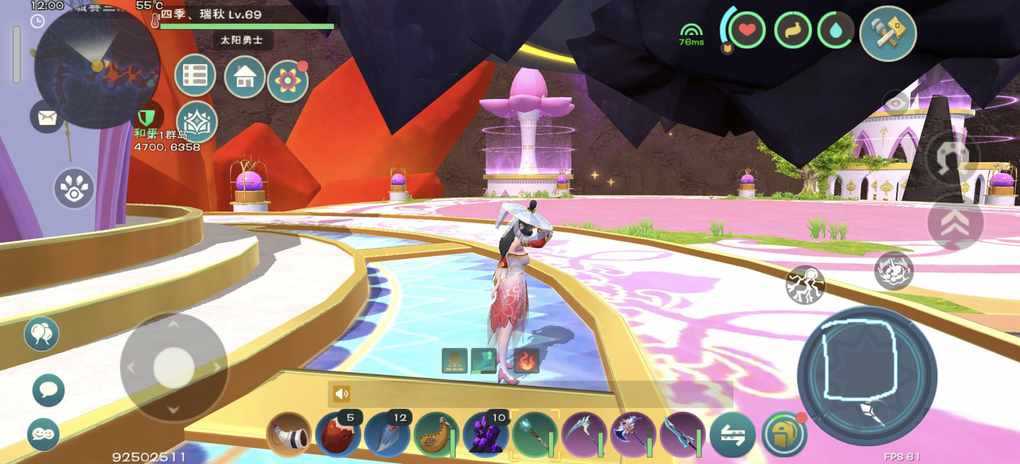The height and width of the screenshot is (464, 1020).
Task: Open the flower icon with red notification
Action: [x=288, y=80]
